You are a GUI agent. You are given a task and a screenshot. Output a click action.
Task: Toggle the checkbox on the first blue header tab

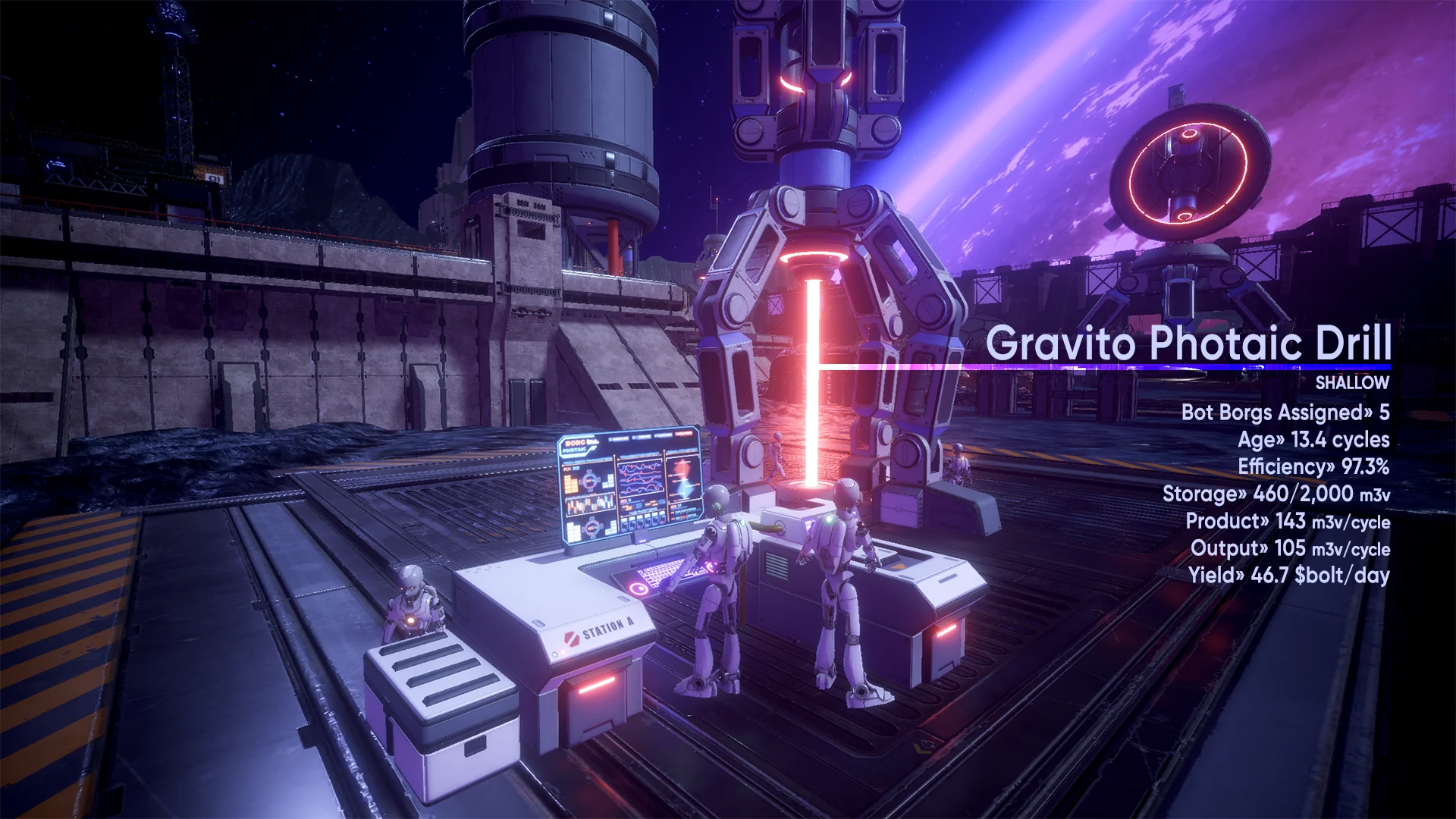pyautogui.click(x=610, y=439)
